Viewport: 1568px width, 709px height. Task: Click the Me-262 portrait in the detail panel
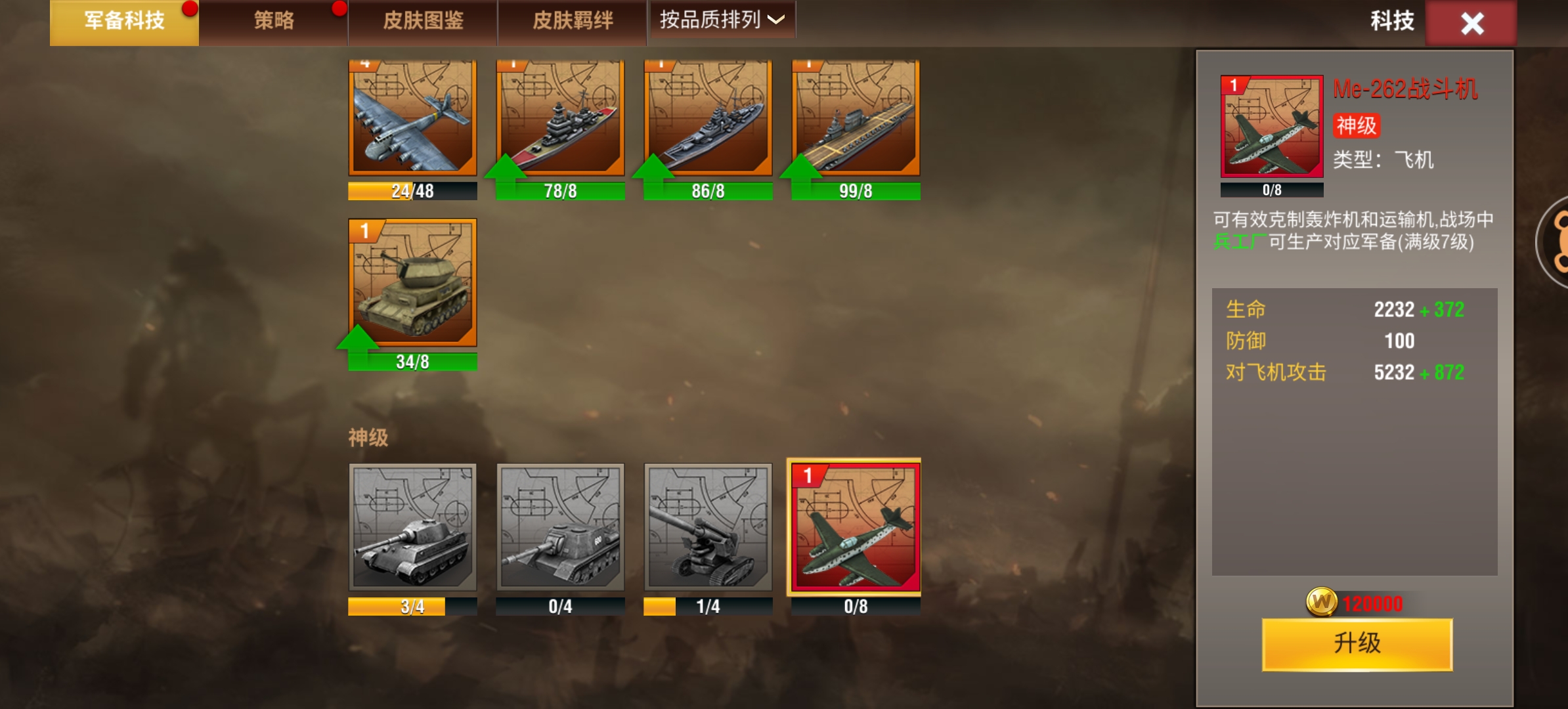click(x=1271, y=127)
